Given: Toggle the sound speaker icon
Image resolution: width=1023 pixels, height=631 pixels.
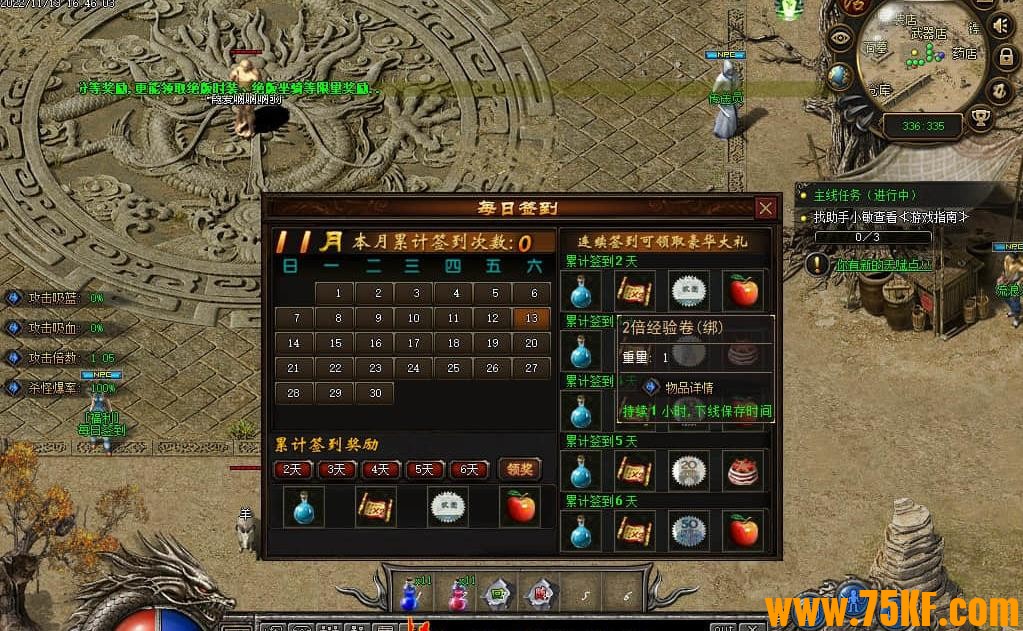Looking at the screenshot, I should (x=1000, y=25).
